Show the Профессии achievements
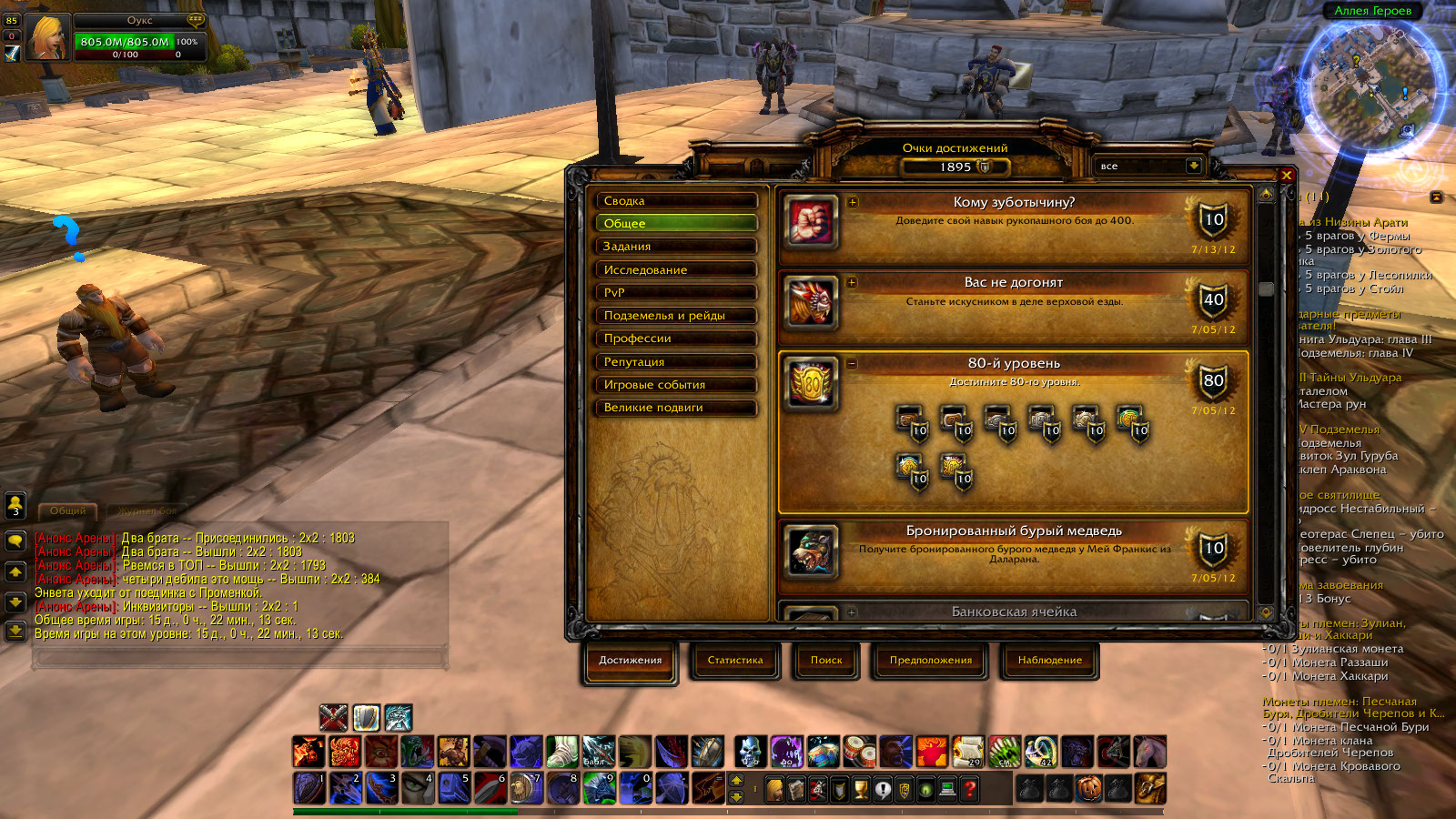Image resolution: width=1456 pixels, height=819 pixels. click(675, 339)
